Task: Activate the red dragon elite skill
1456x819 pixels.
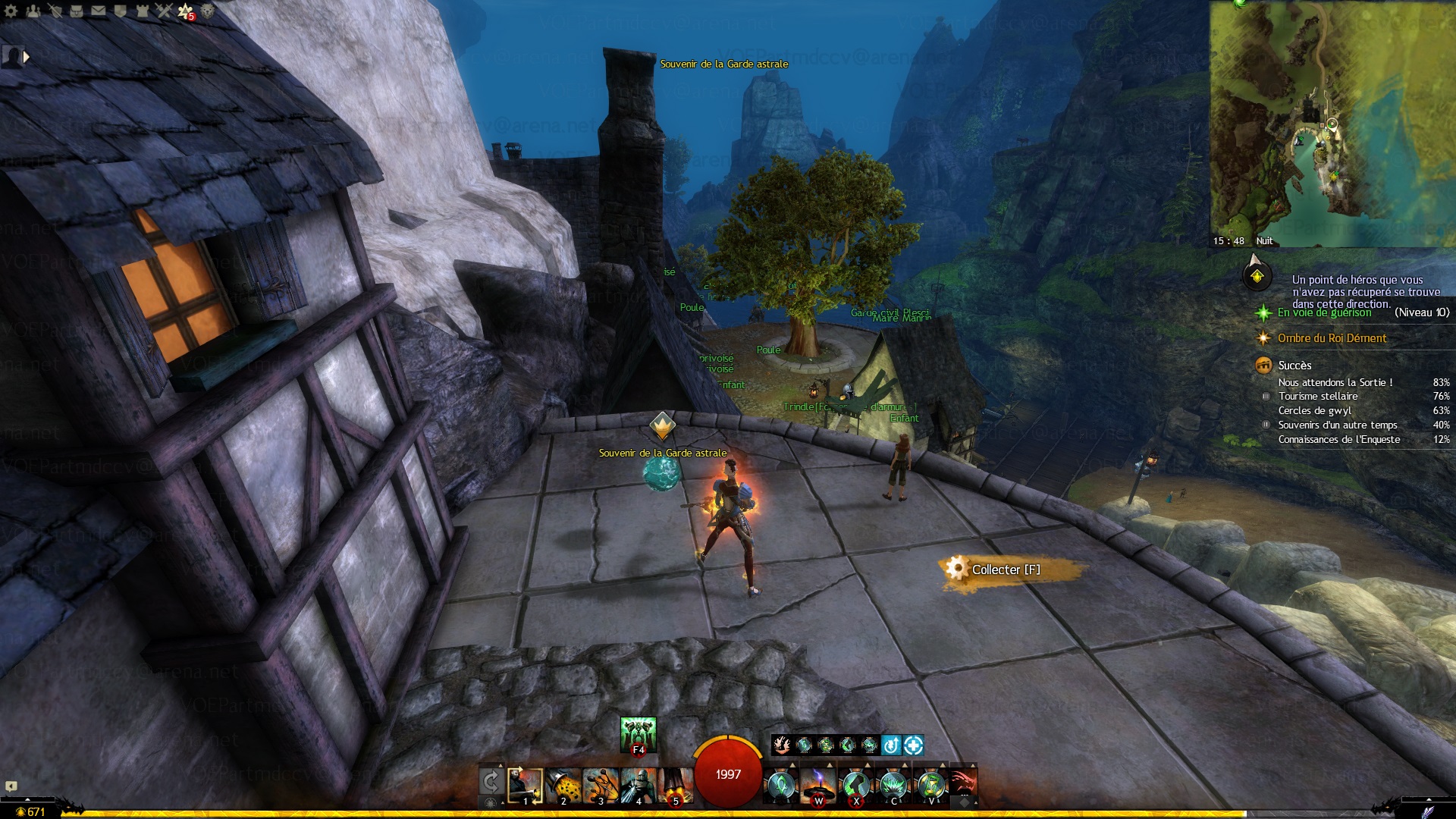Action: [963, 783]
